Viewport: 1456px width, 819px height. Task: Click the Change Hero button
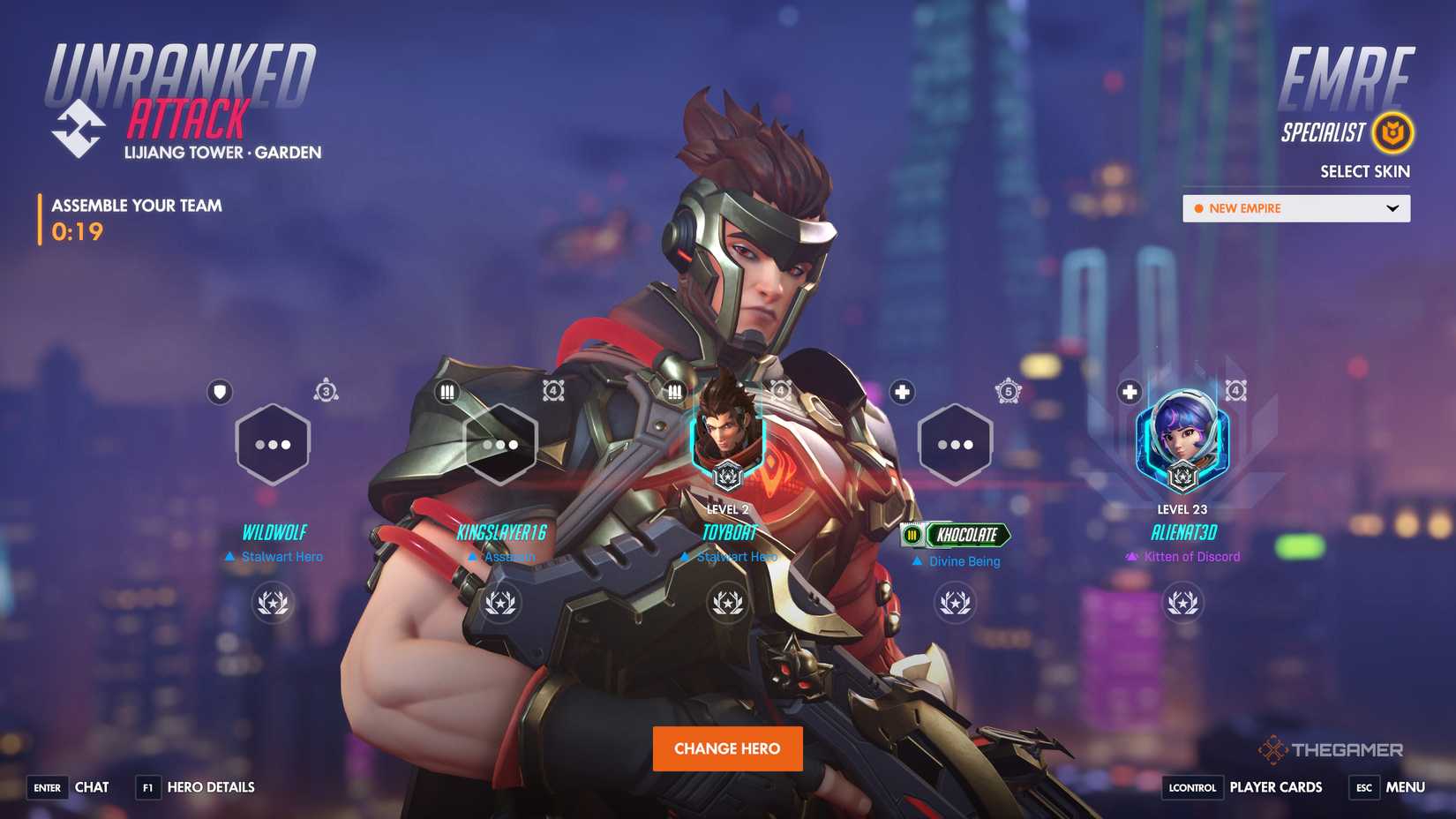pos(727,748)
